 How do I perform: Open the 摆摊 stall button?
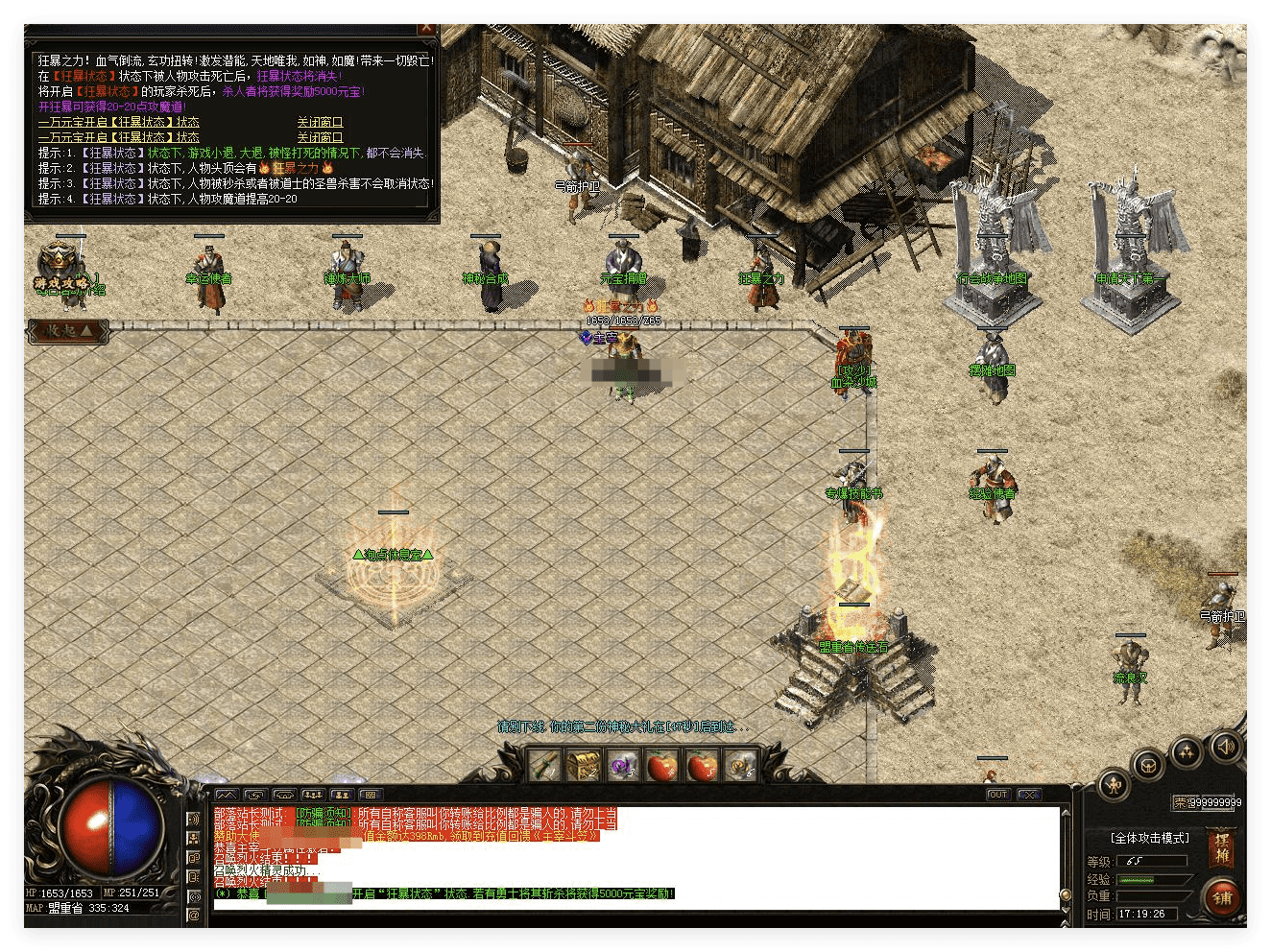(x=1221, y=848)
